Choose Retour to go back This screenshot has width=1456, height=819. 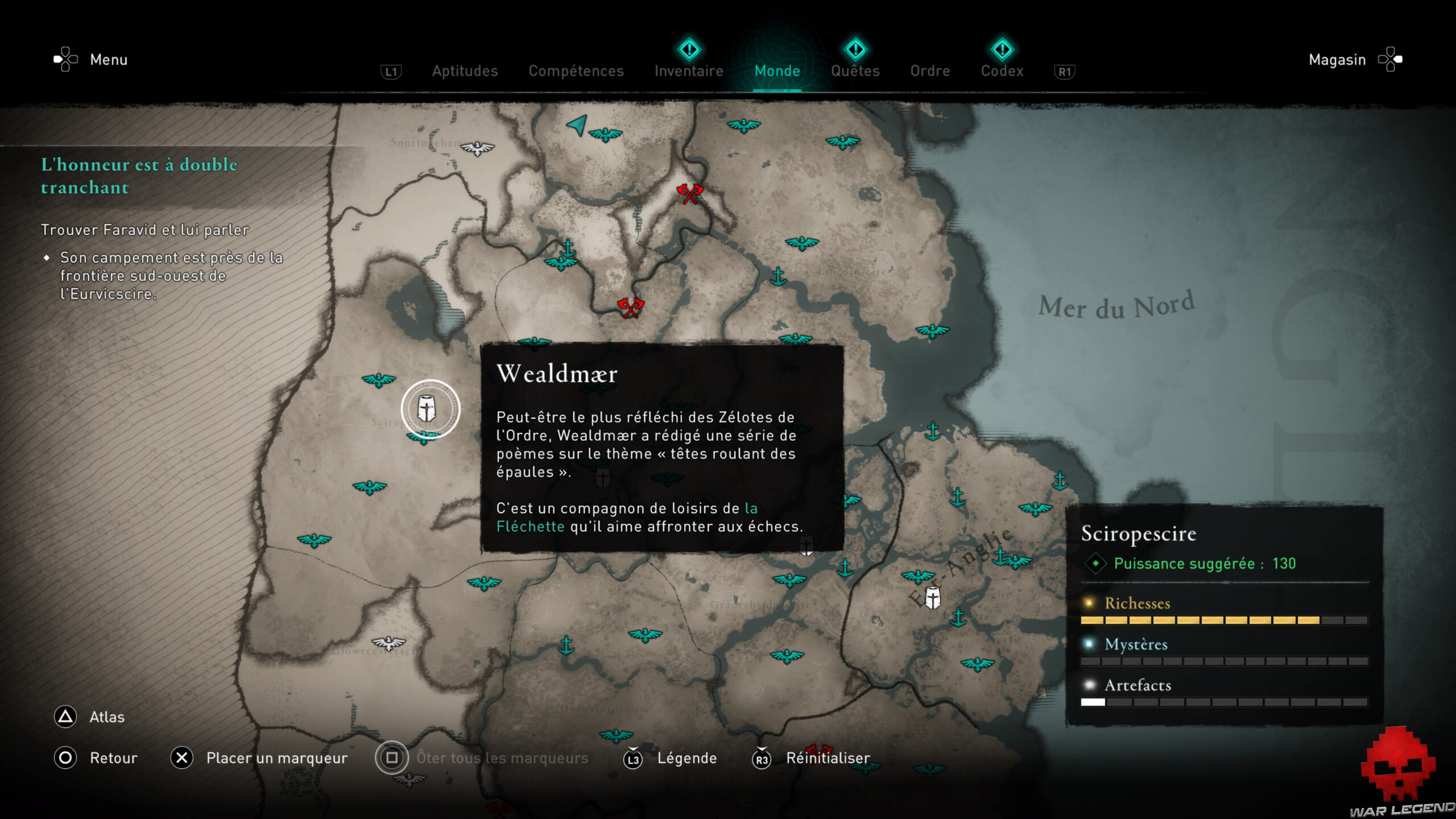click(113, 758)
